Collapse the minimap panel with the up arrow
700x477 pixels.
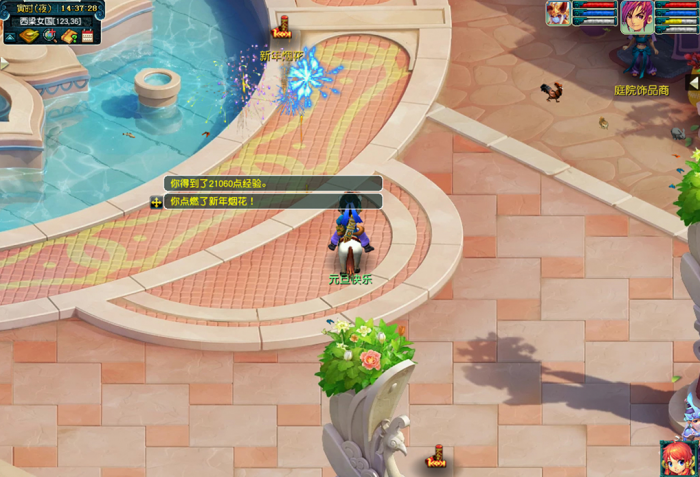point(10,36)
